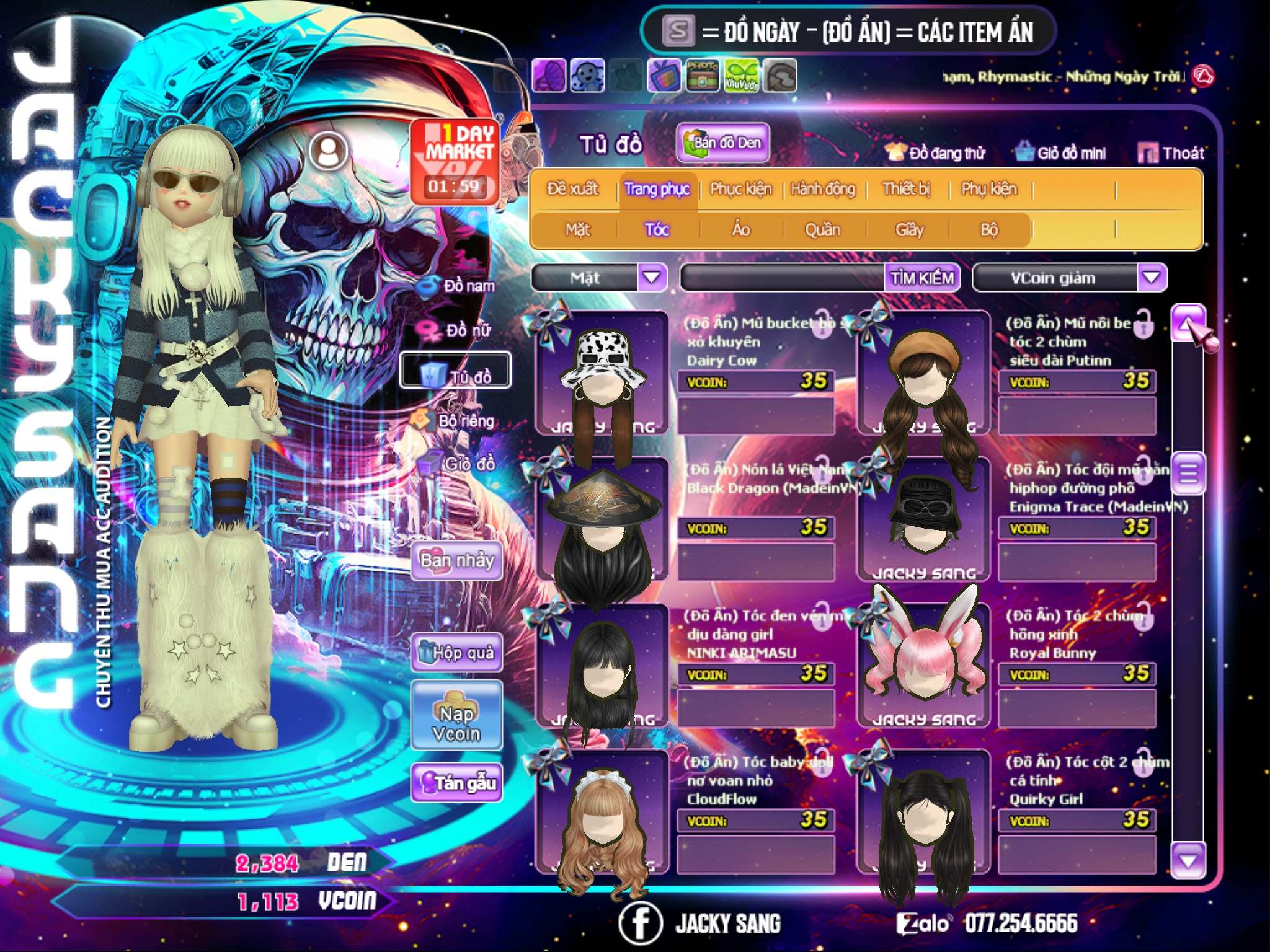Click the Tán gẫu chat button

pyautogui.click(x=456, y=783)
